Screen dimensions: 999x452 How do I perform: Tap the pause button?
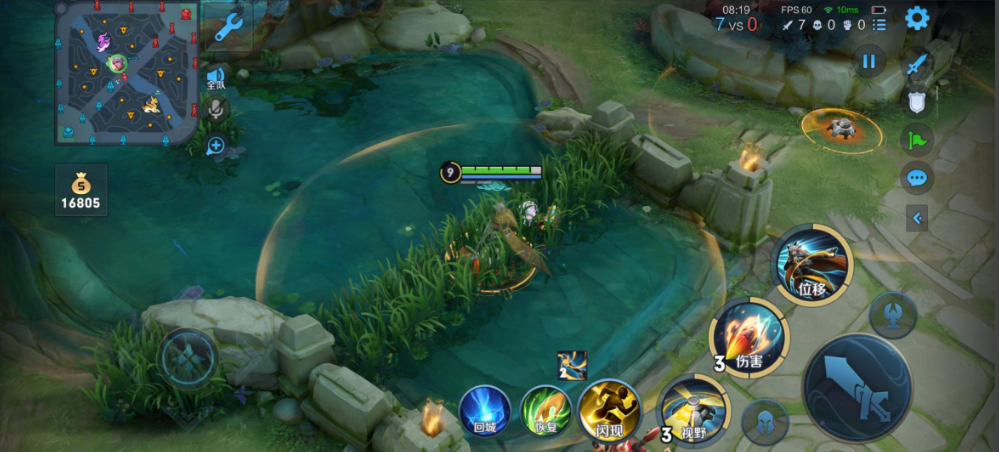868,62
